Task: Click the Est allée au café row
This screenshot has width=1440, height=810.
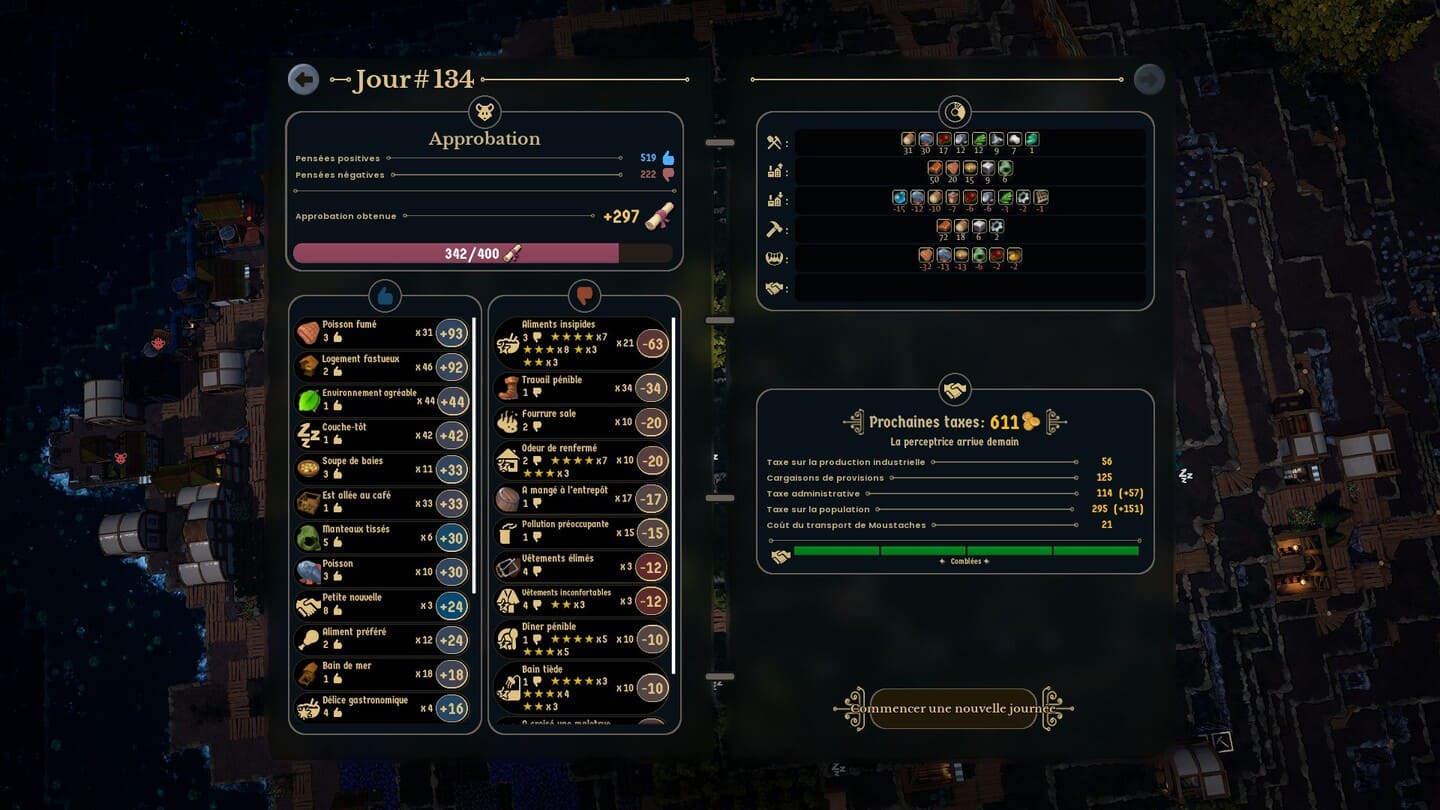Action: (381, 502)
